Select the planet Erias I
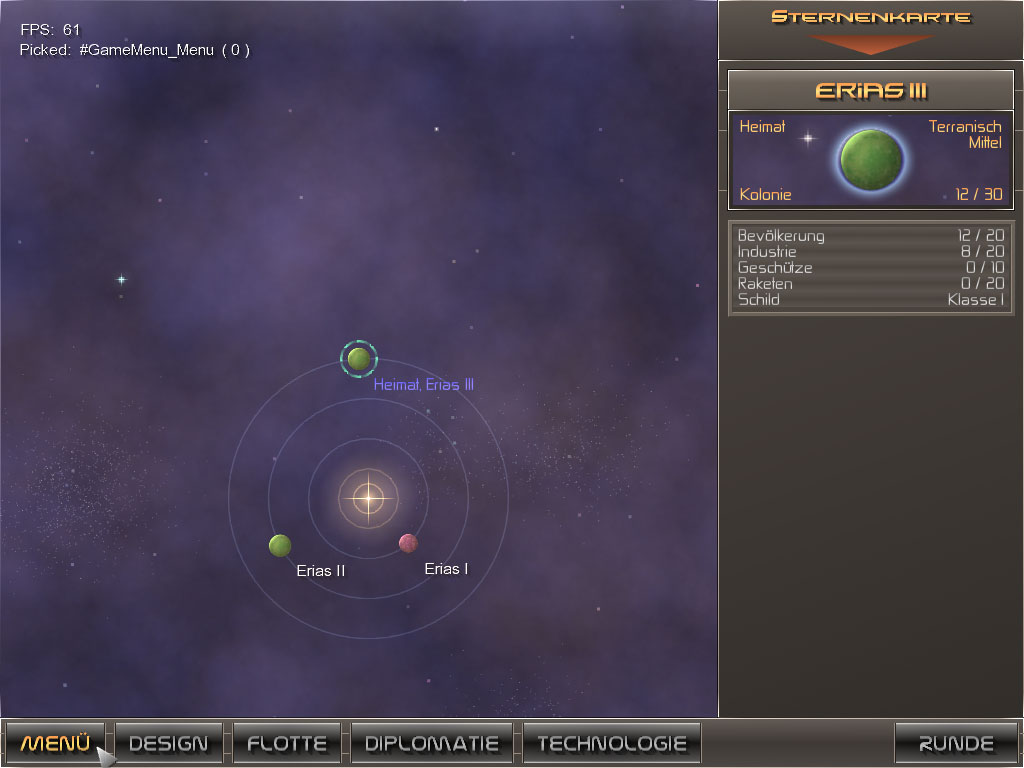Screen dimensions: 1024x768 (x=408, y=543)
